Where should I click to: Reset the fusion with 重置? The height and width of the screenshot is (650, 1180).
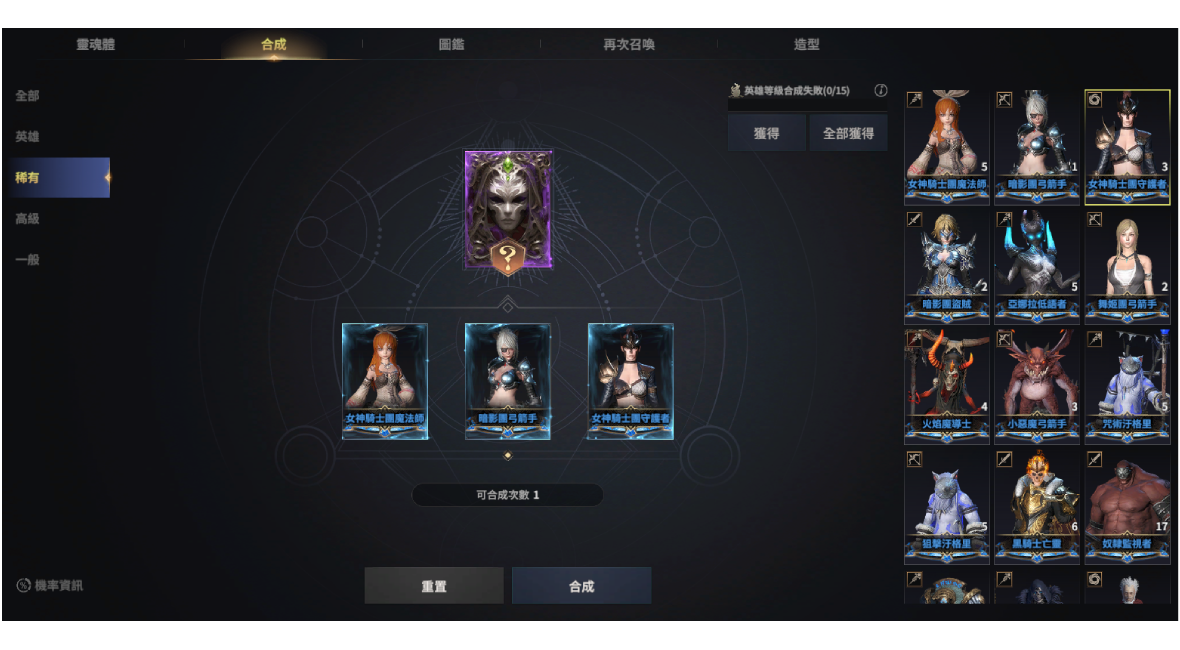[434, 586]
